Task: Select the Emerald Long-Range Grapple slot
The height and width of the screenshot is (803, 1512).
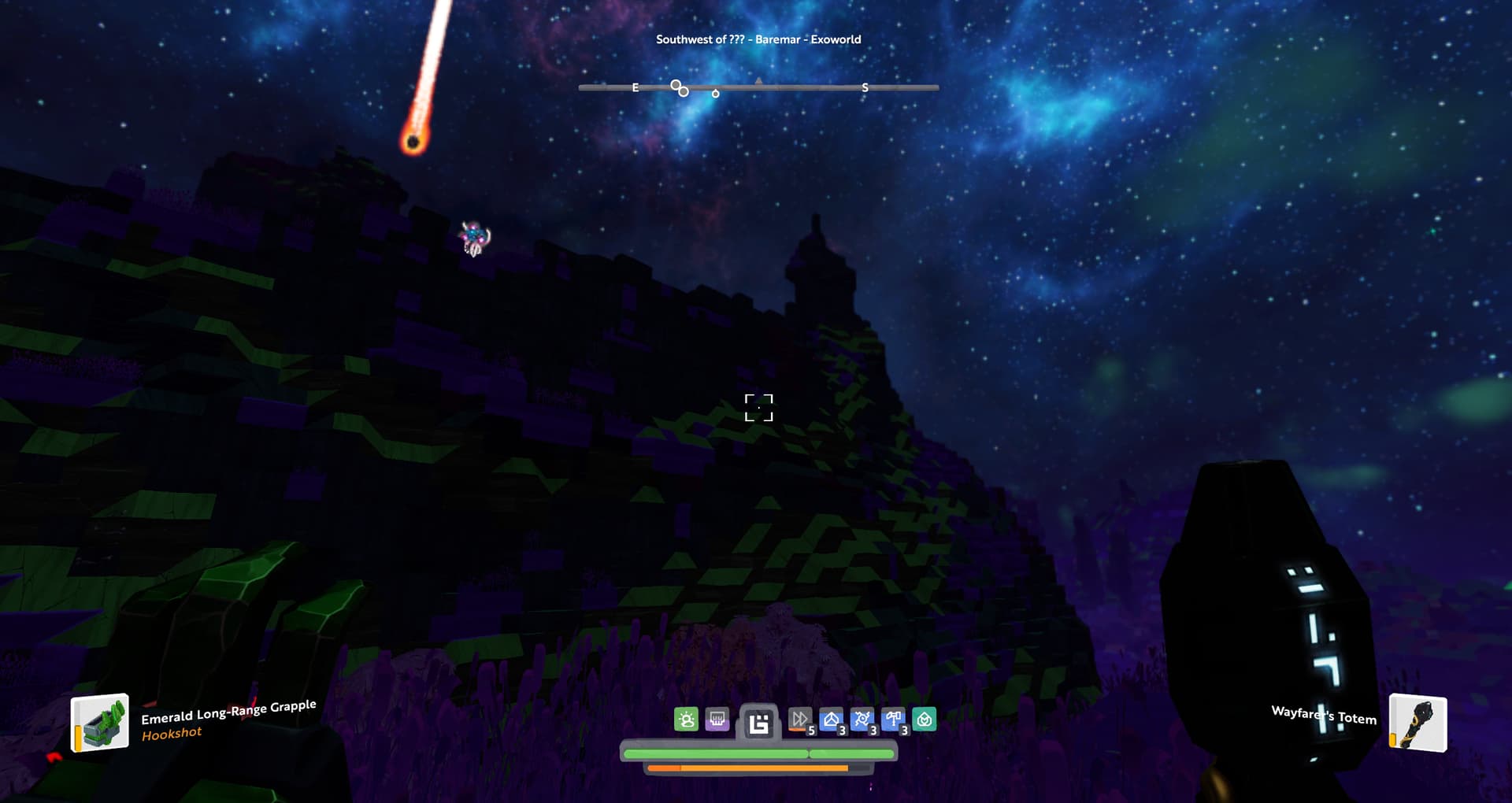Action: tap(100, 723)
